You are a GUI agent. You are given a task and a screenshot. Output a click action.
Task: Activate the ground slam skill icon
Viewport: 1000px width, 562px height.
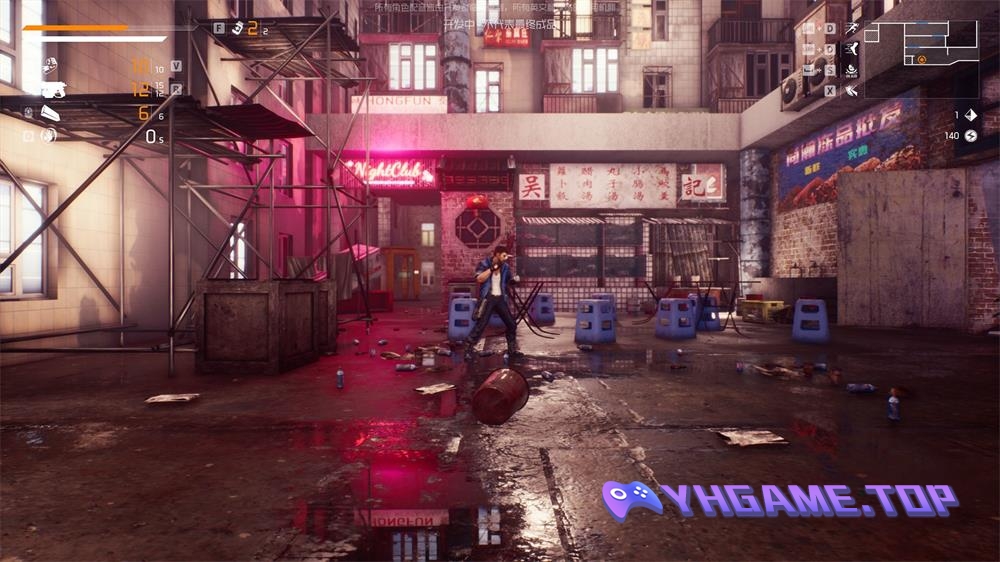[x=851, y=70]
